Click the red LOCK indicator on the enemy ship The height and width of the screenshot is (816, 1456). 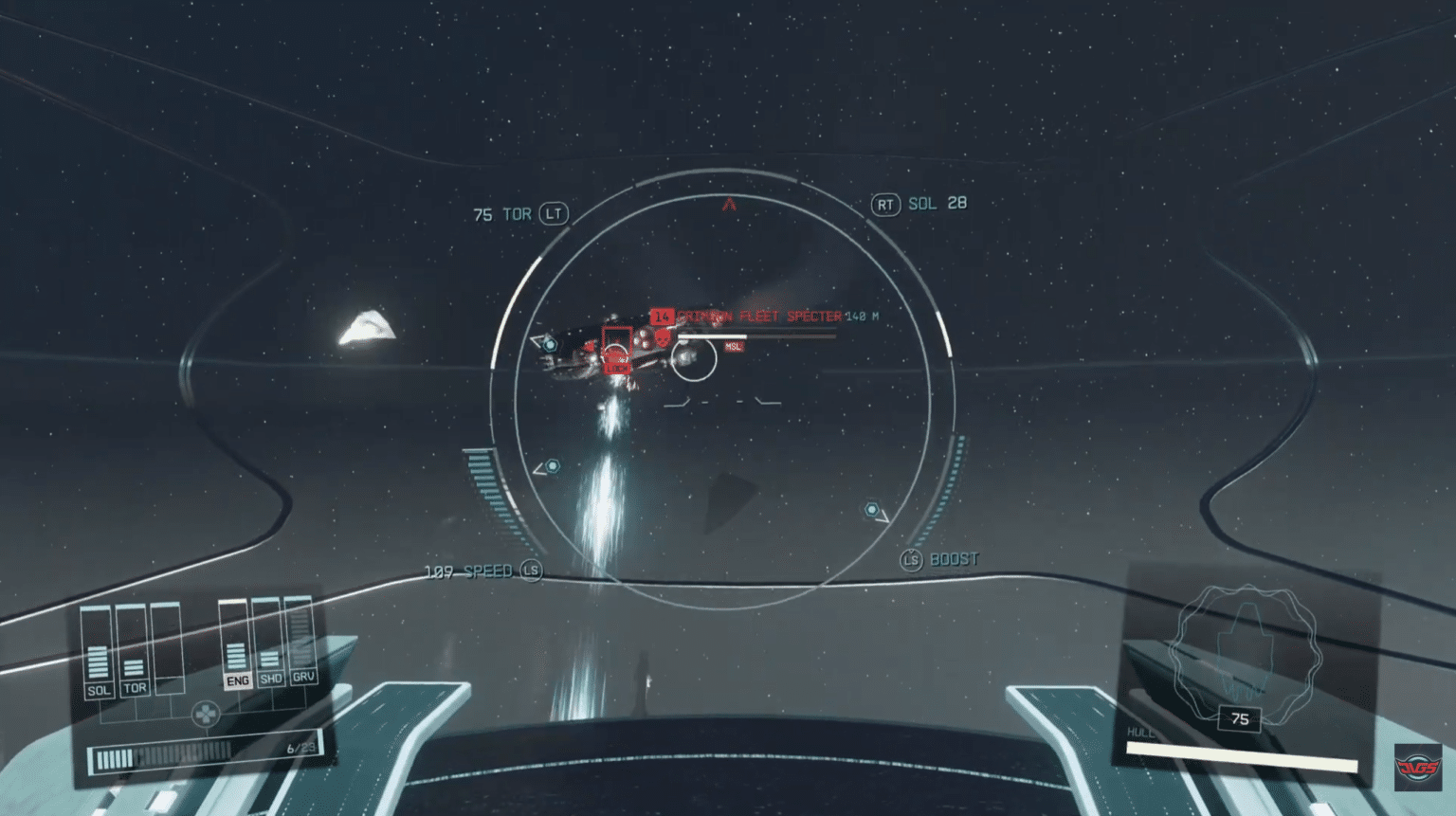618,369
